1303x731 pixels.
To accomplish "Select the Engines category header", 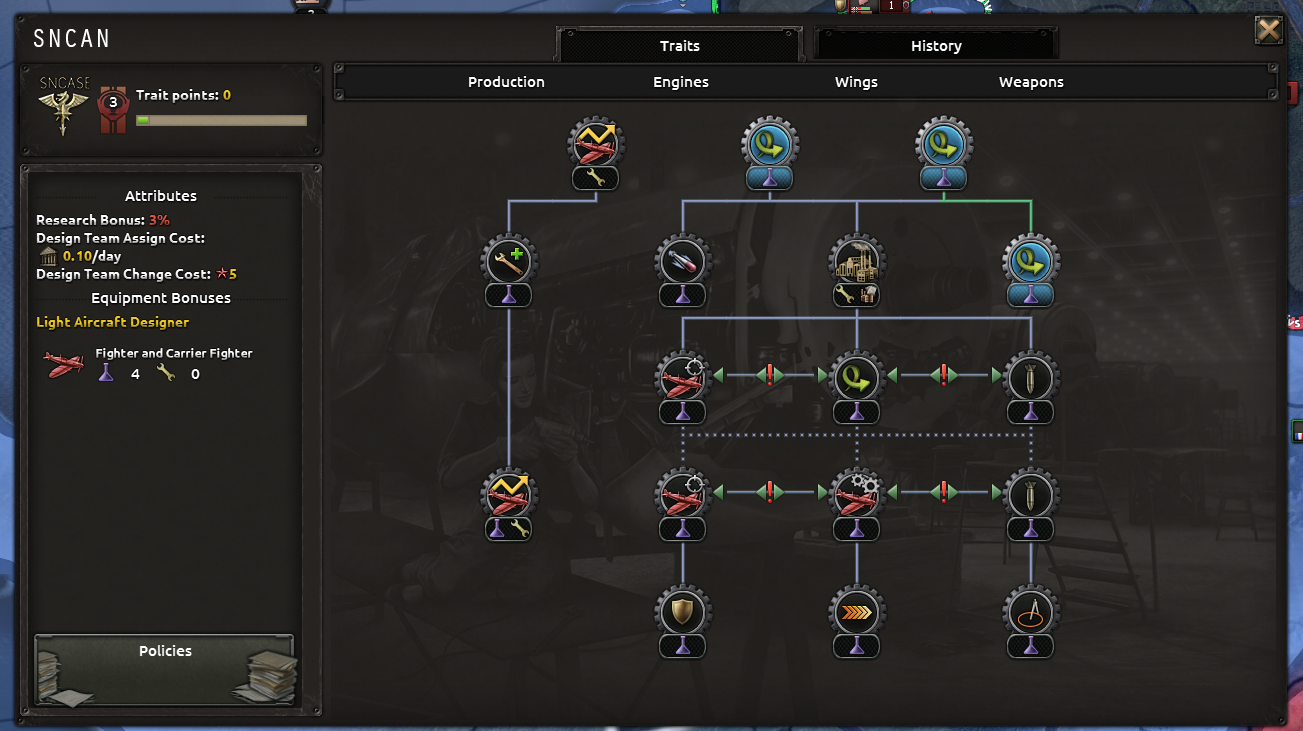I will (680, 82).
